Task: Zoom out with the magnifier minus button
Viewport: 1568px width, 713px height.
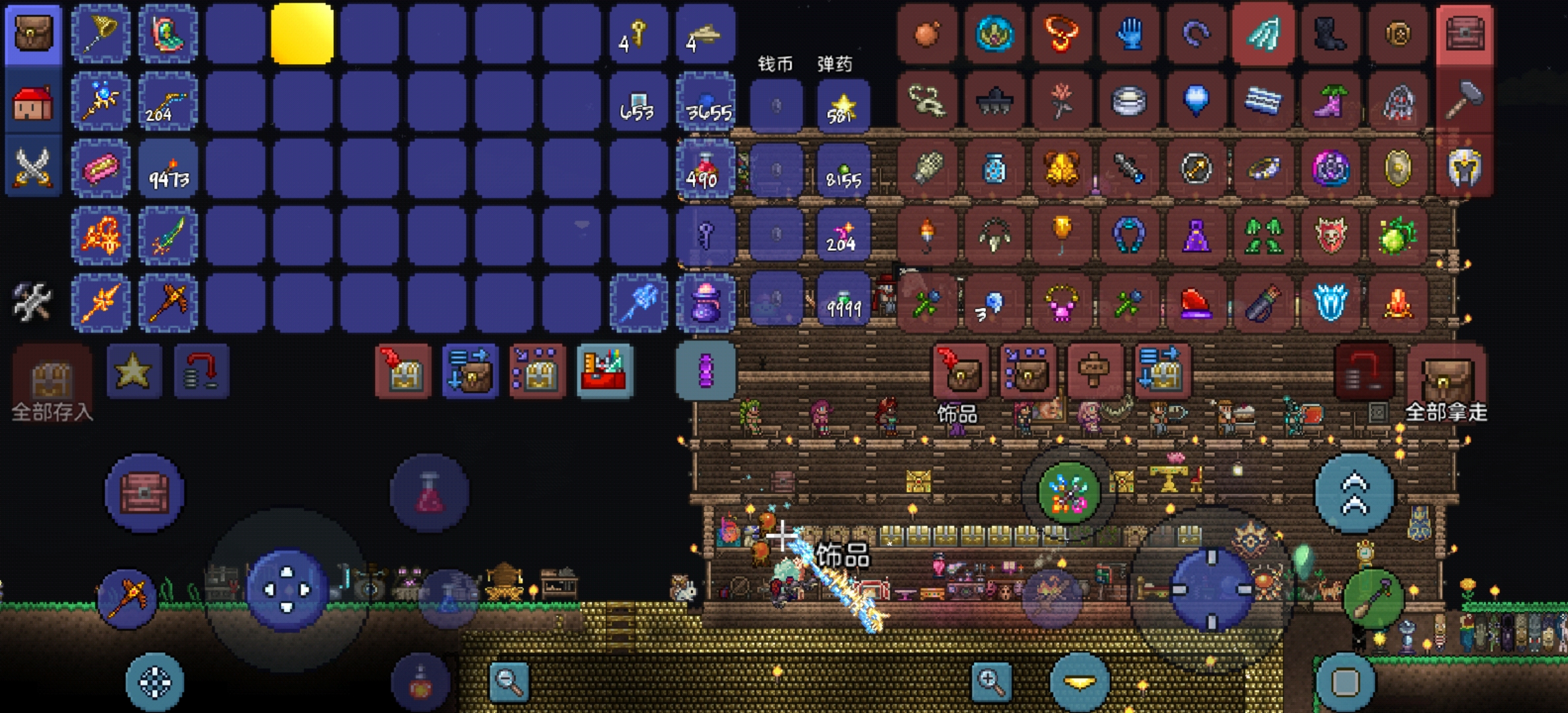Action: point(509,680)
